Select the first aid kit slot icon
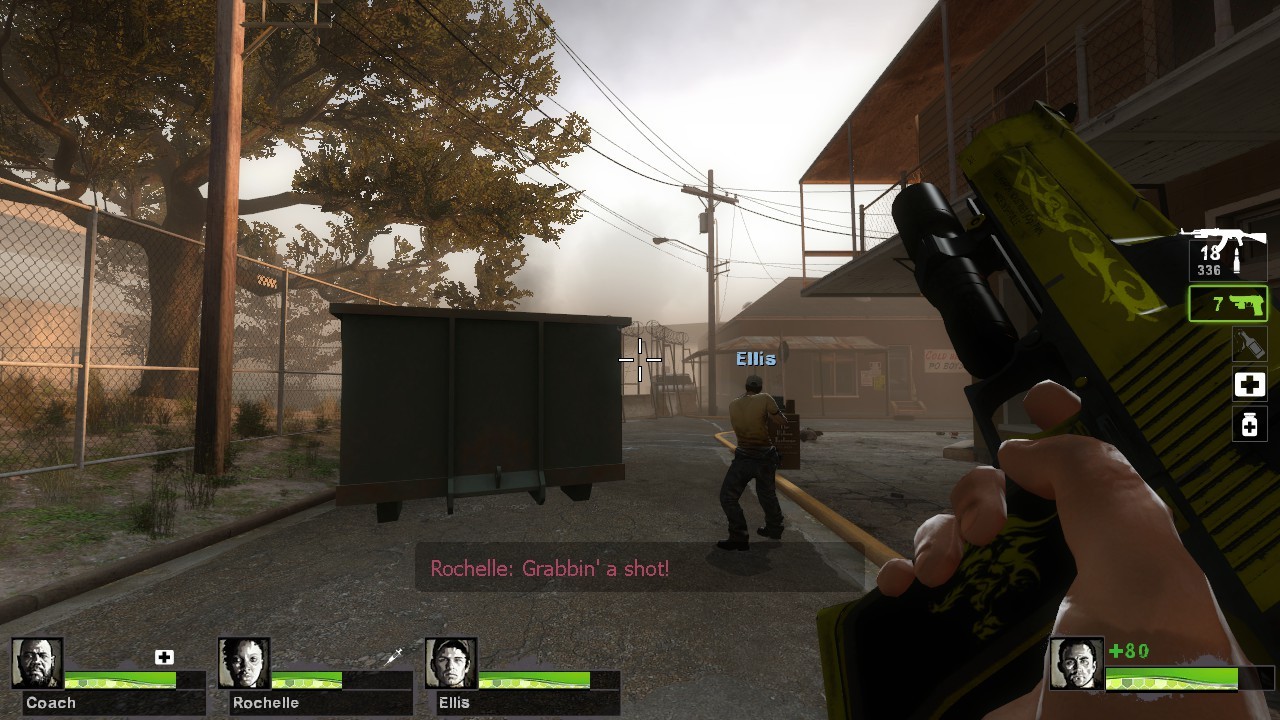This screenshot has width=1280, height=720. click(x=1249, y=384)
